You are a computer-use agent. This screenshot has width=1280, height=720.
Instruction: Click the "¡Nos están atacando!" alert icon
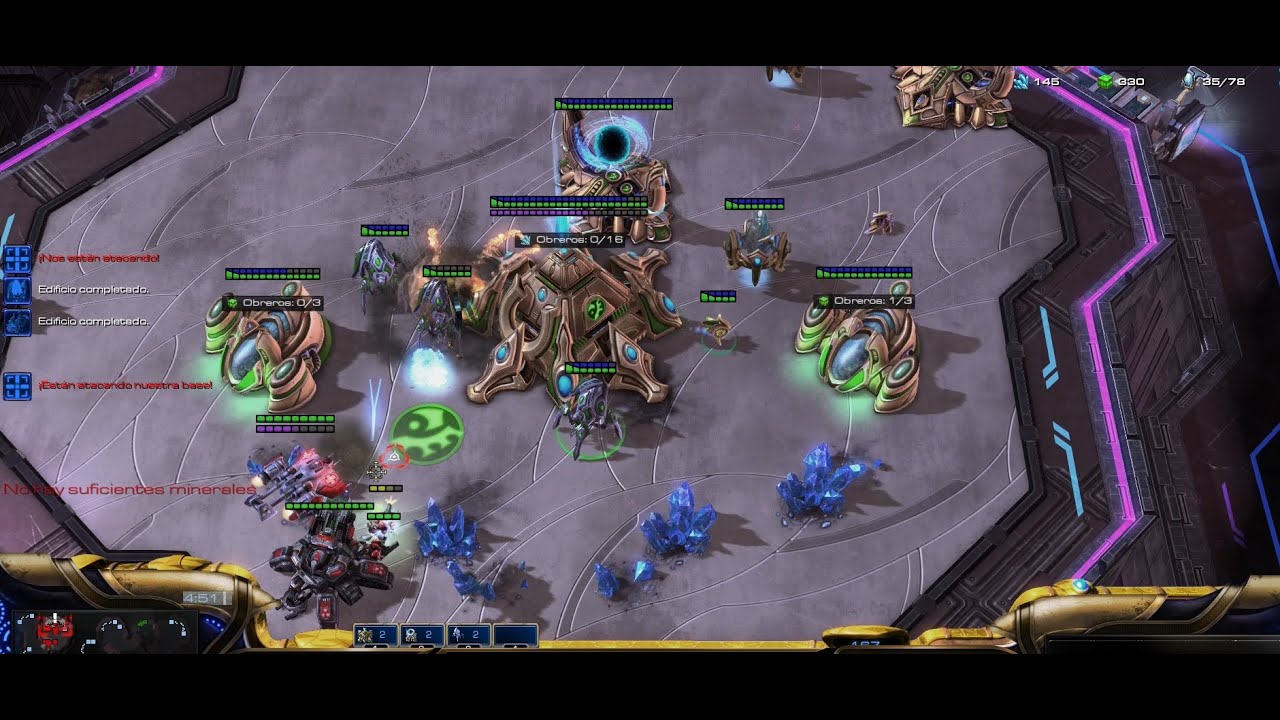17,259
